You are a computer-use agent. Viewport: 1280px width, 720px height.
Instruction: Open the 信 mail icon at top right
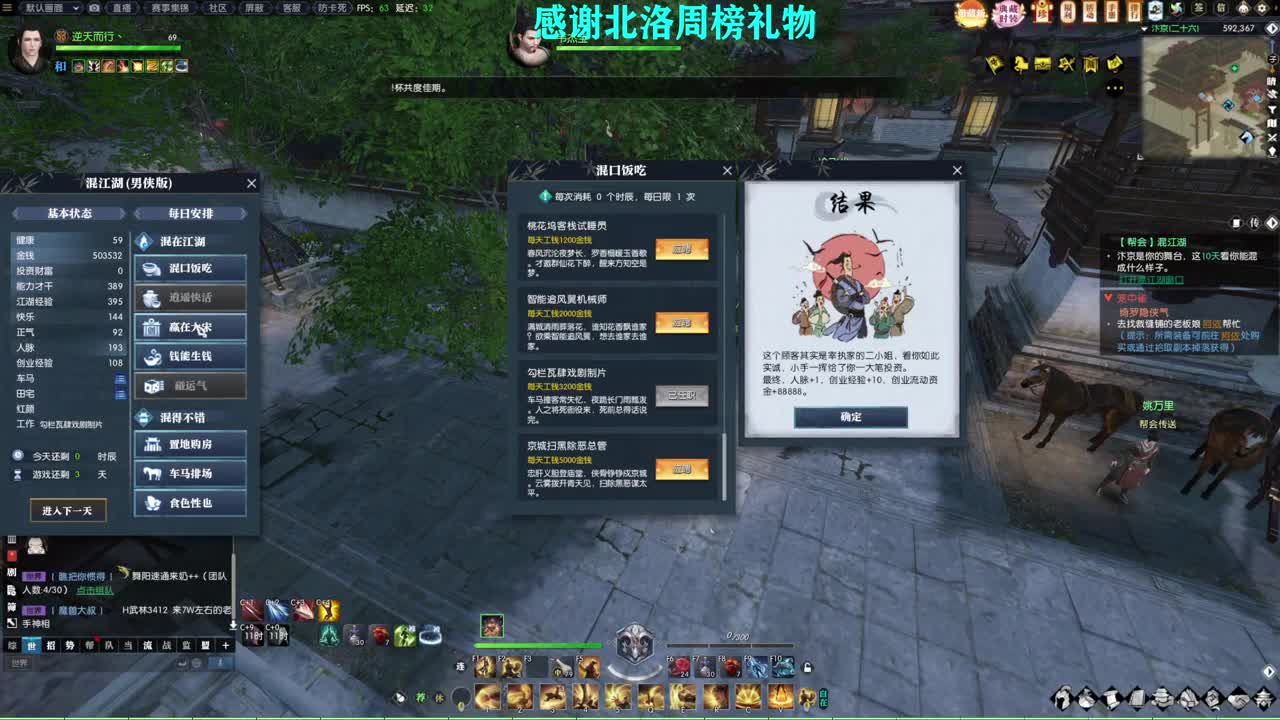pyautogui.click(x=1221, y=8)
